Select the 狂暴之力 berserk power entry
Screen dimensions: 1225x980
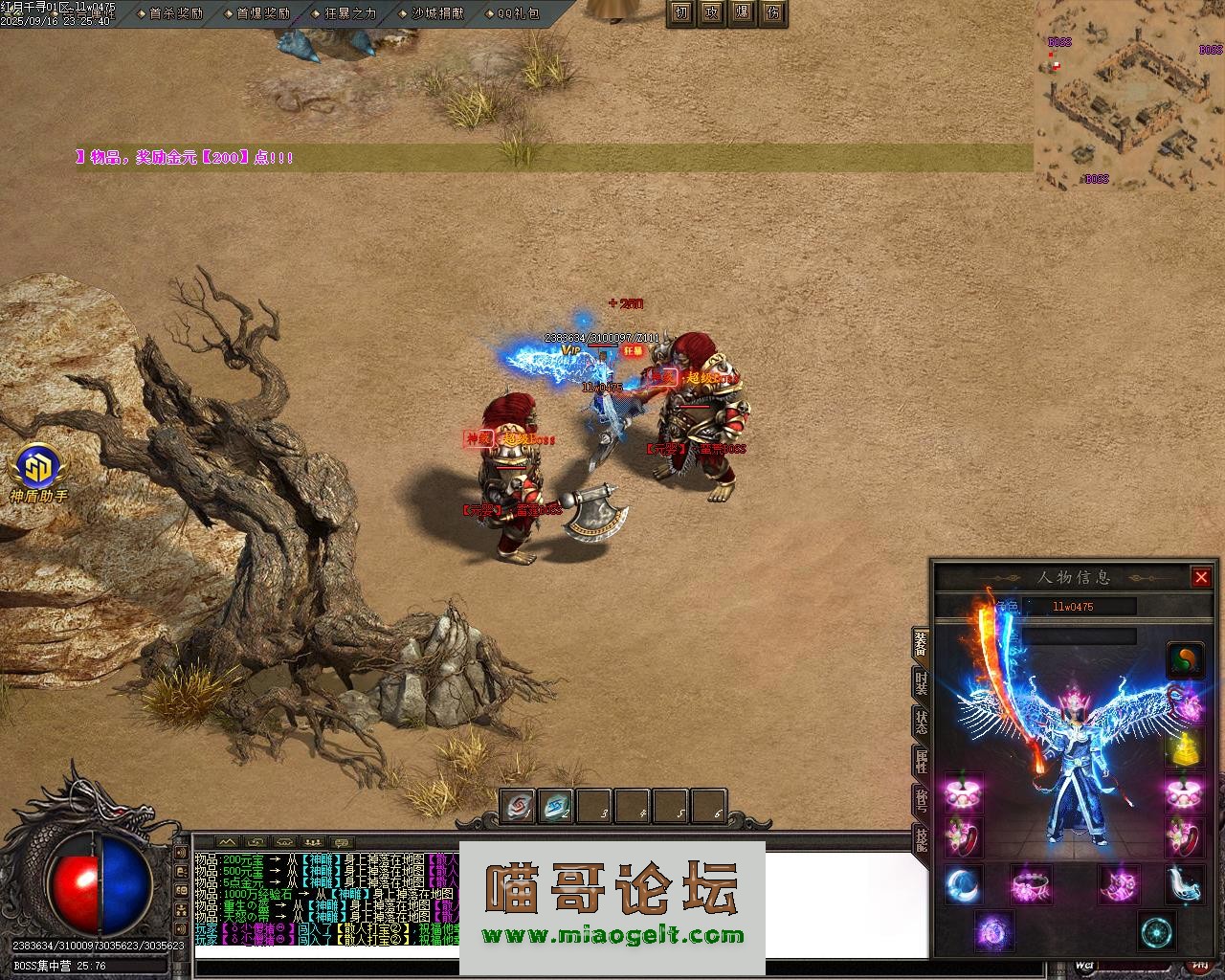345,13
